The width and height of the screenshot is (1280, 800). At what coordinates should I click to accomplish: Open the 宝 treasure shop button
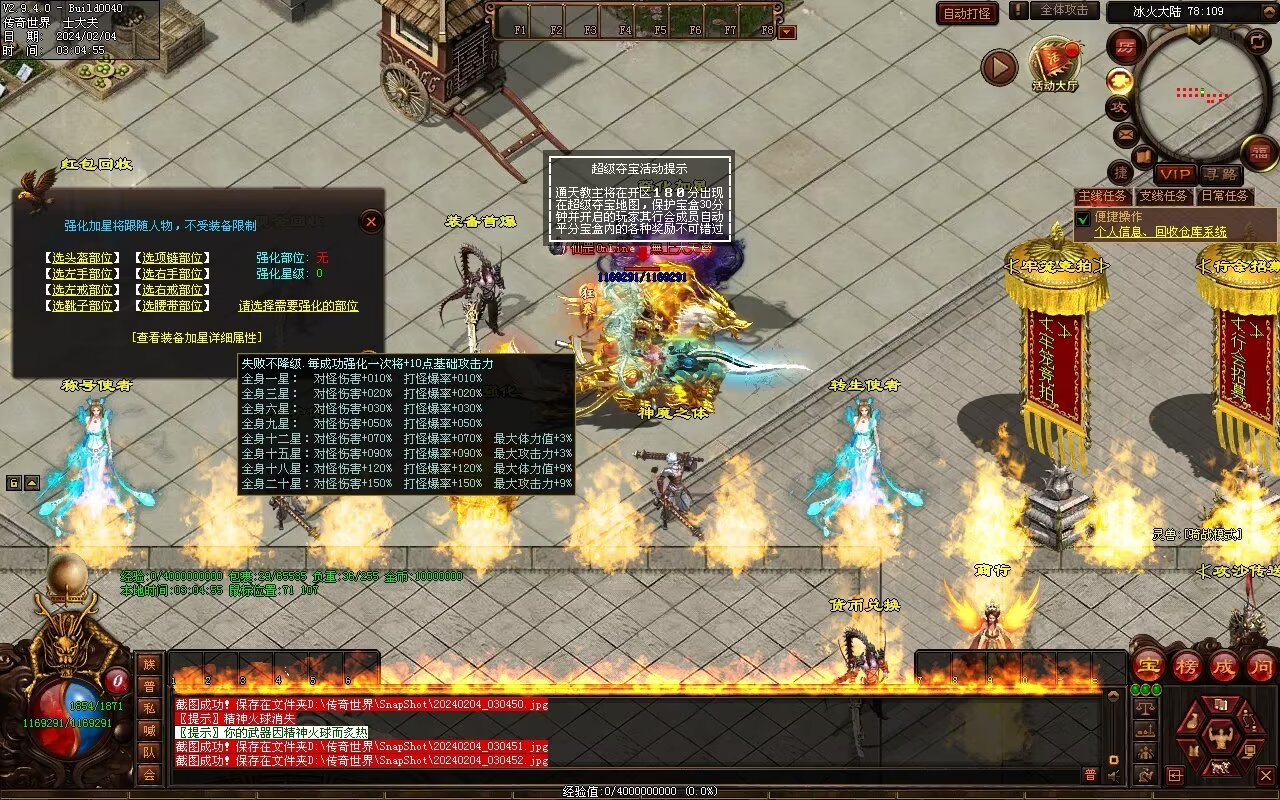pos(1148,665)
